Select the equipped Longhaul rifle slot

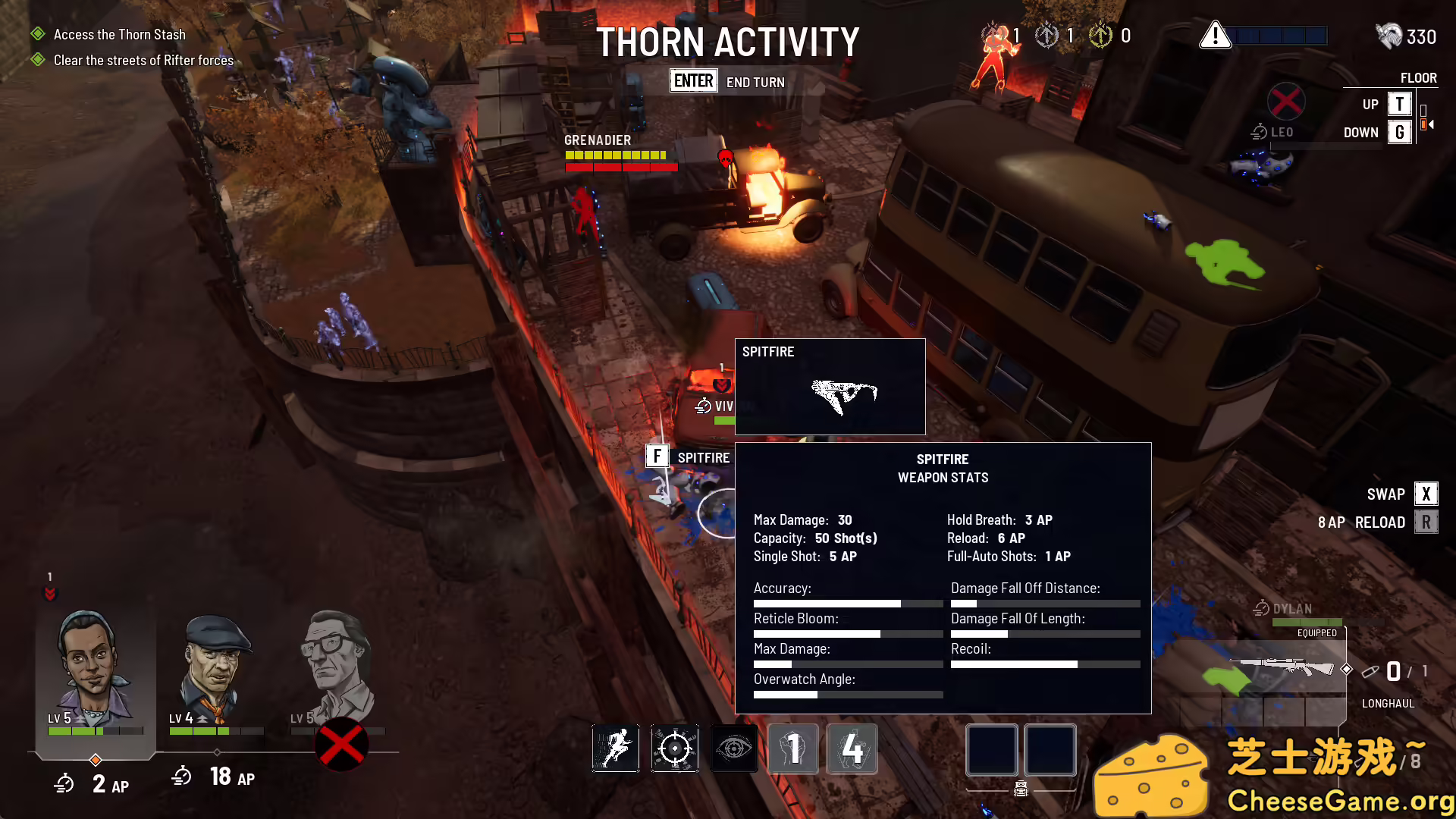pyautogui.click(x=1282, y=667)
